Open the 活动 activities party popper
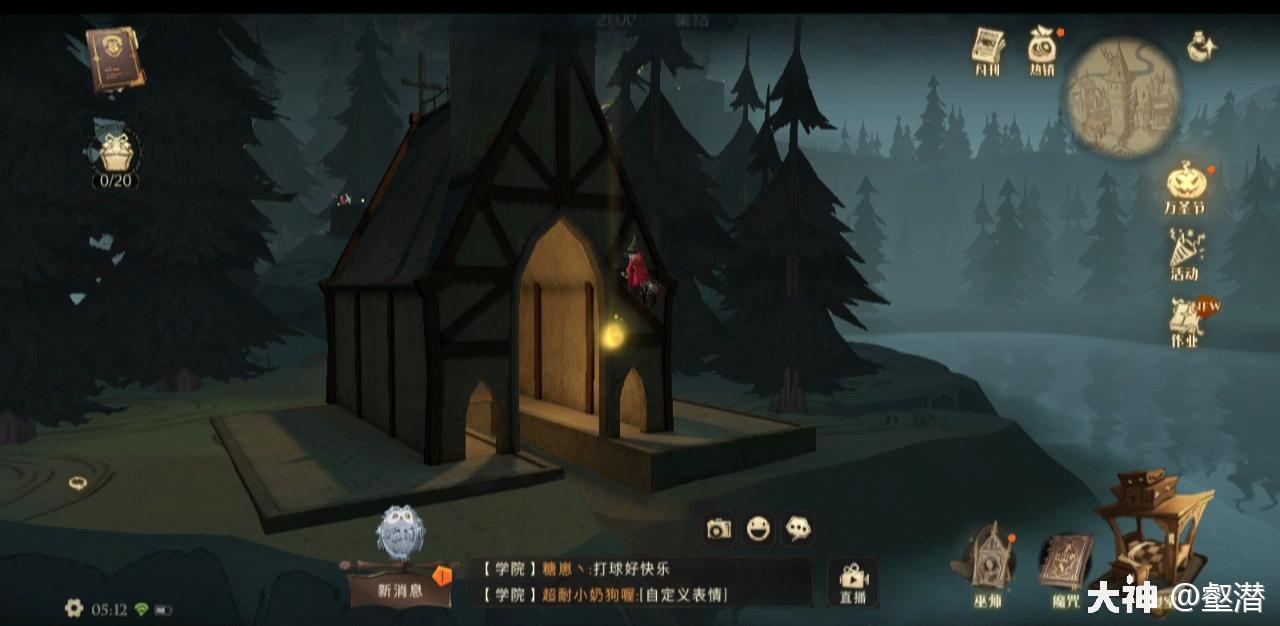 tap(1185, 253)
